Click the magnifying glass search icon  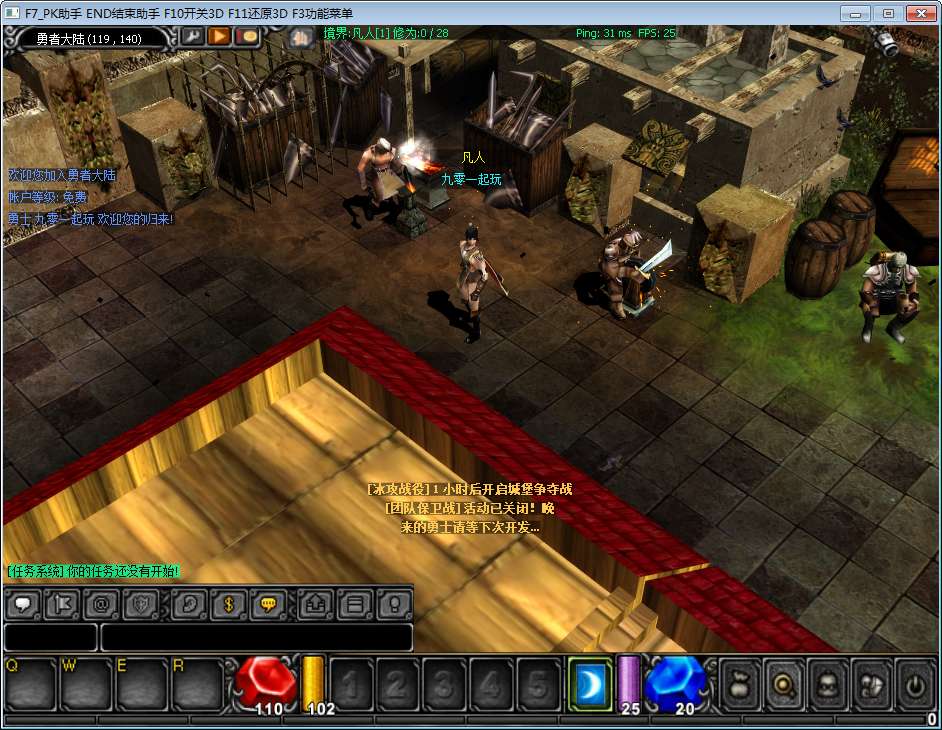coord(782,685)
